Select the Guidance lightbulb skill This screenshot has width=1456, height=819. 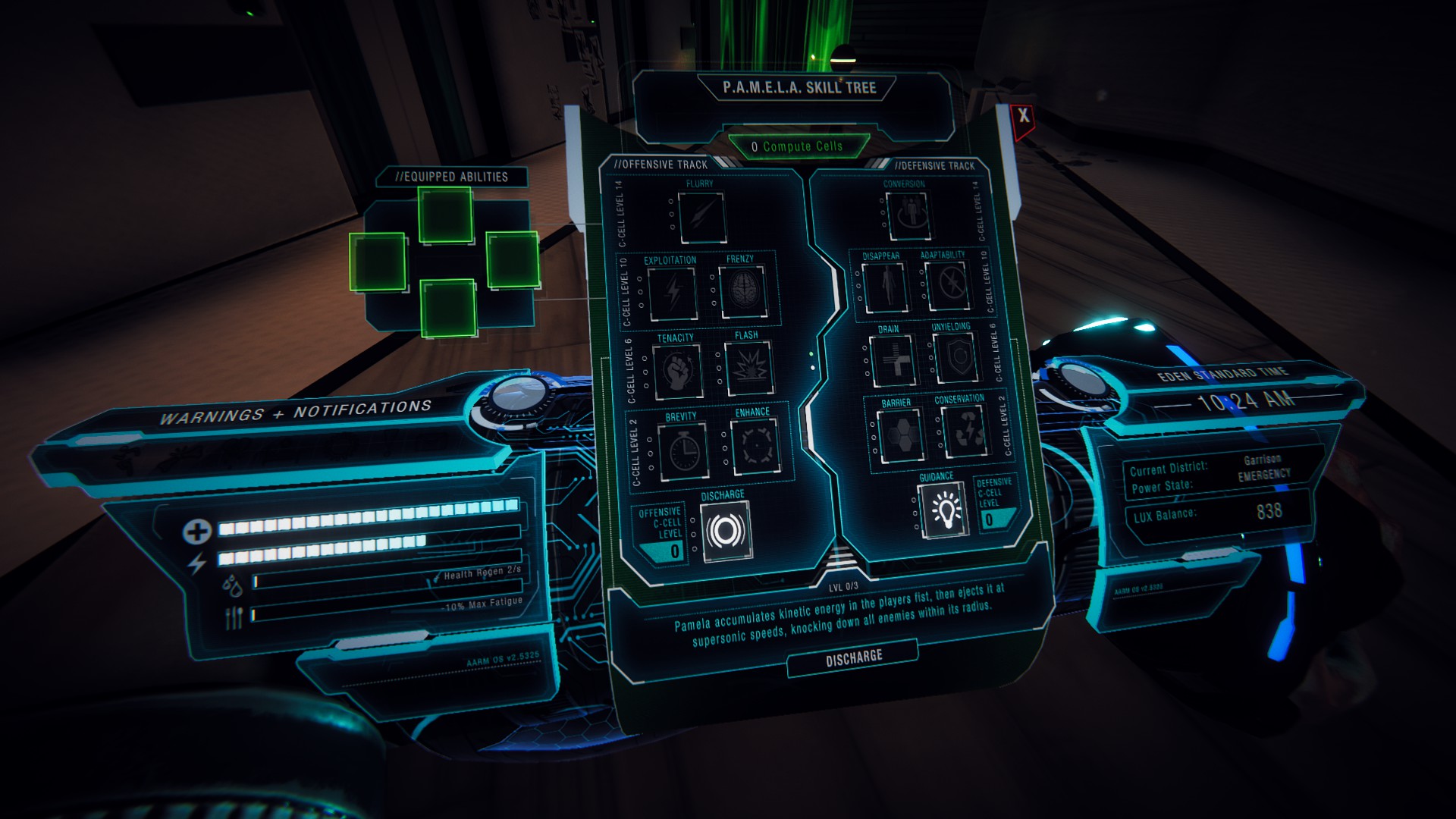click(x=943, y=510)
